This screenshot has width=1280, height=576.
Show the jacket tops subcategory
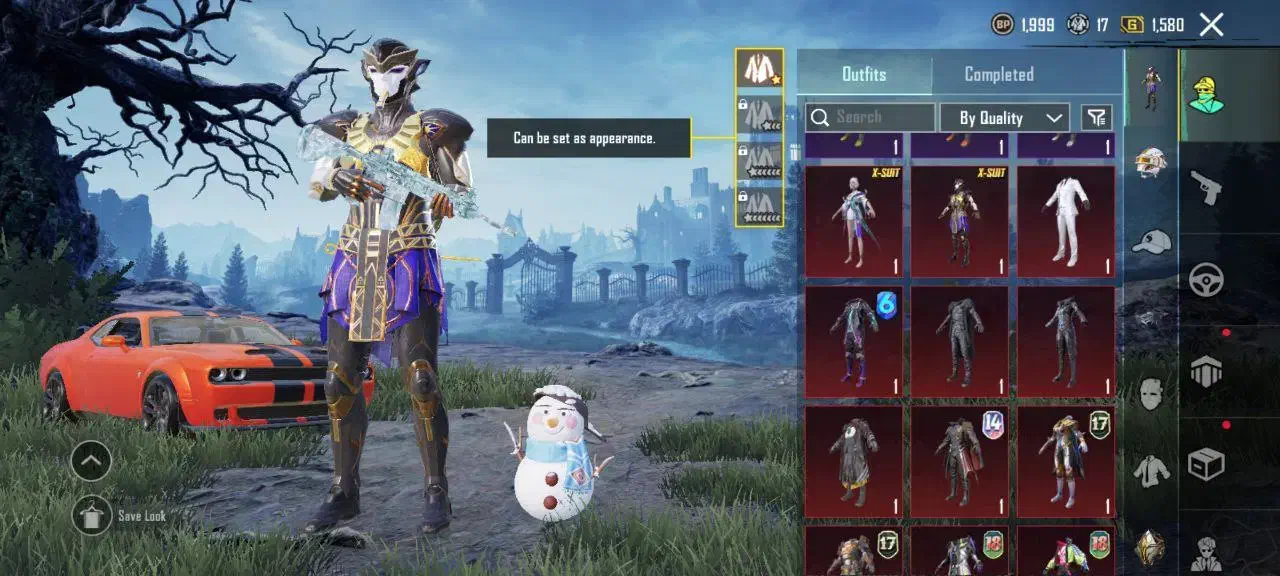click(x=1151, y=468)
